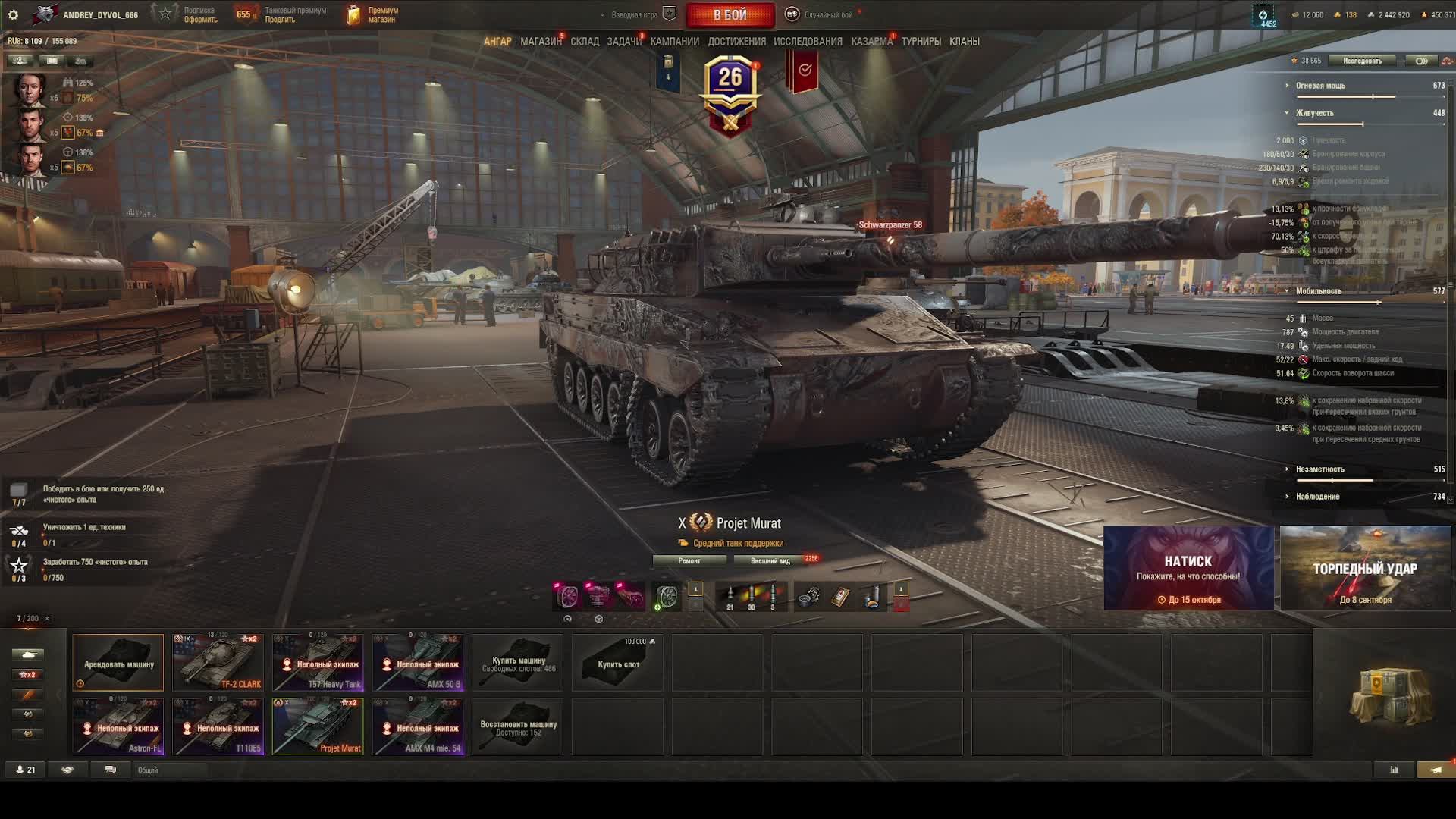Open the КАМПАНИИ tab
This screenshot has height=819, width=1456.
coord(674,42)
